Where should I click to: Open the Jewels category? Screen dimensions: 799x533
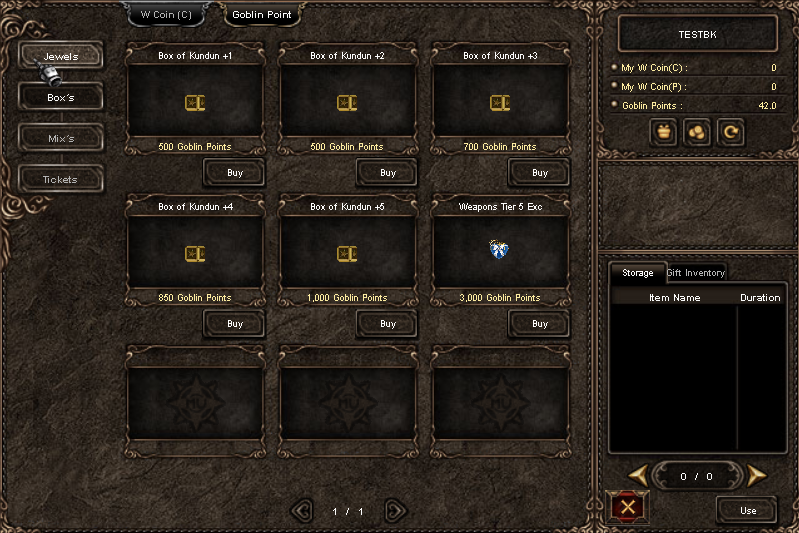pos(61,56)
